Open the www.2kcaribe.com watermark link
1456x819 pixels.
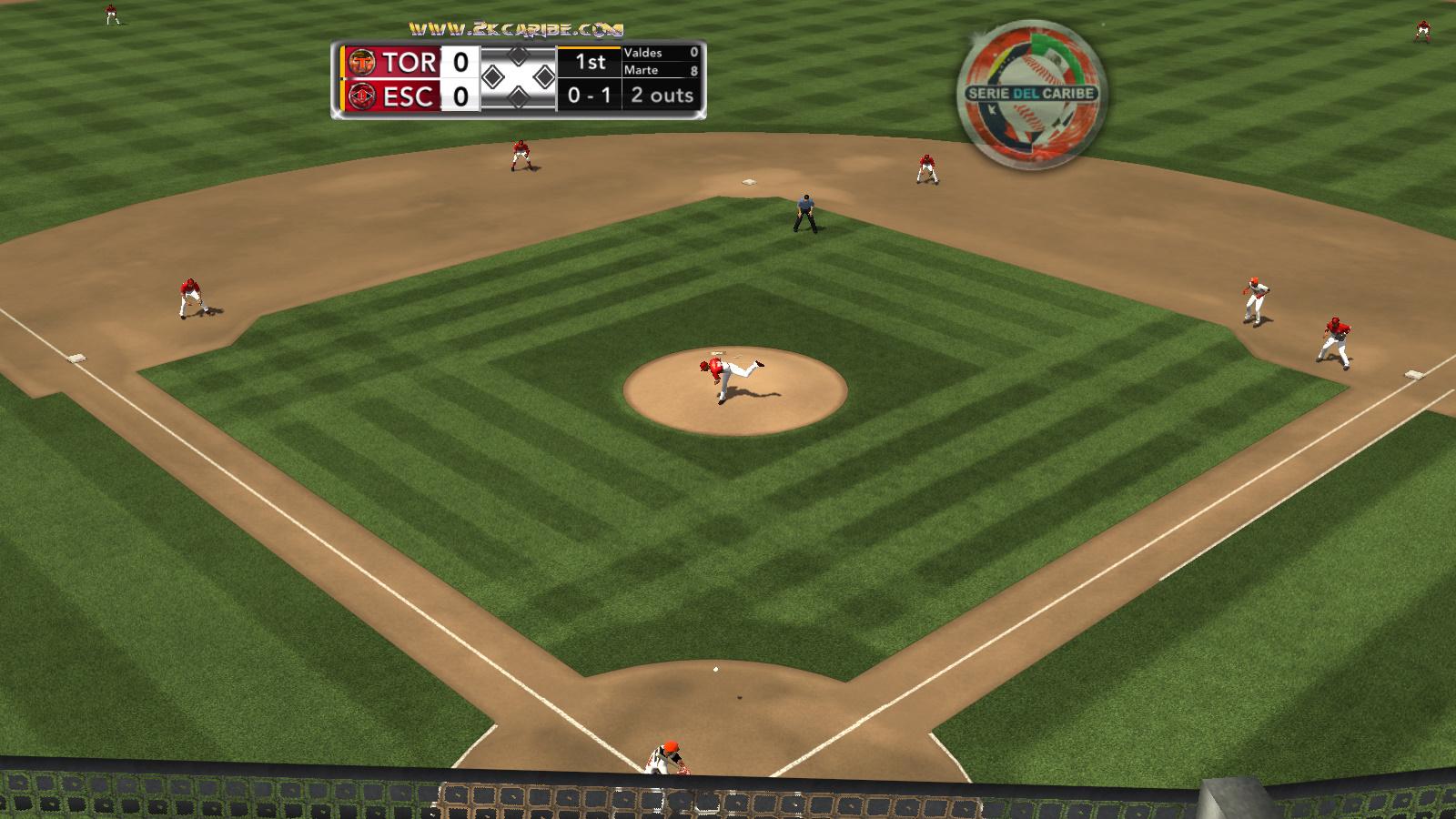pyautogui.click(x=515, y=30)
